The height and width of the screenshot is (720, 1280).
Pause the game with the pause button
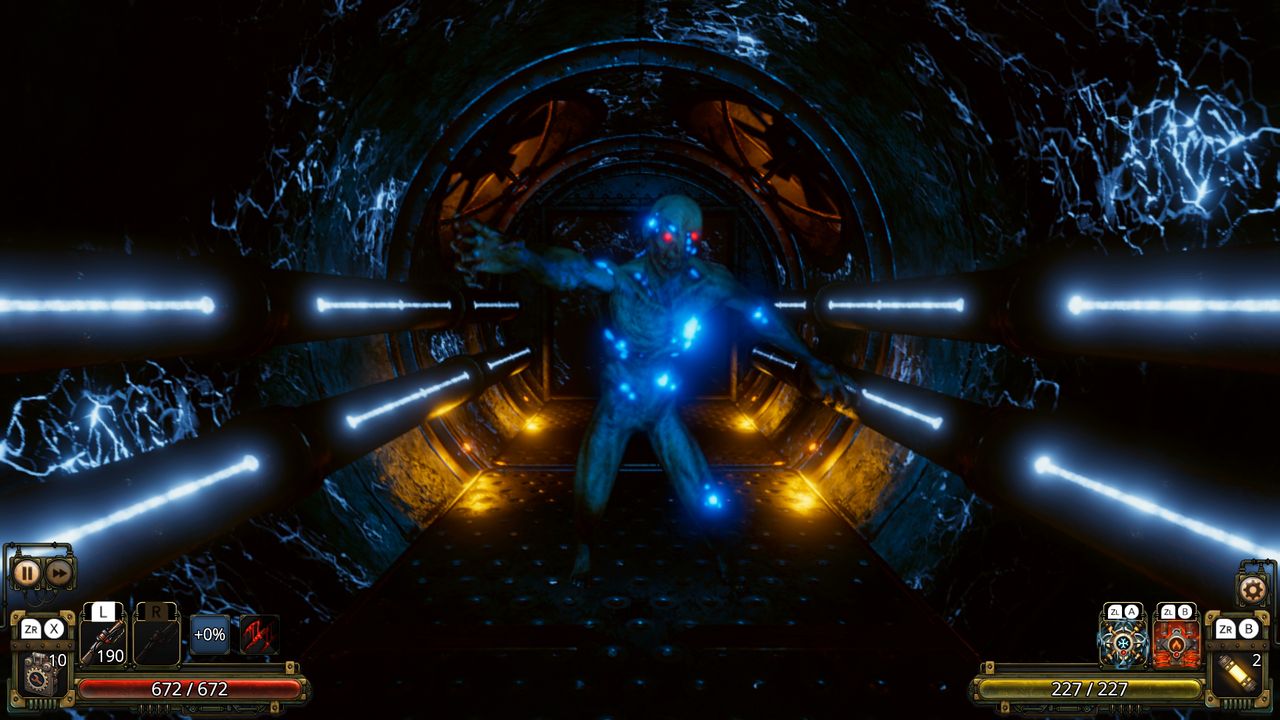27,572
